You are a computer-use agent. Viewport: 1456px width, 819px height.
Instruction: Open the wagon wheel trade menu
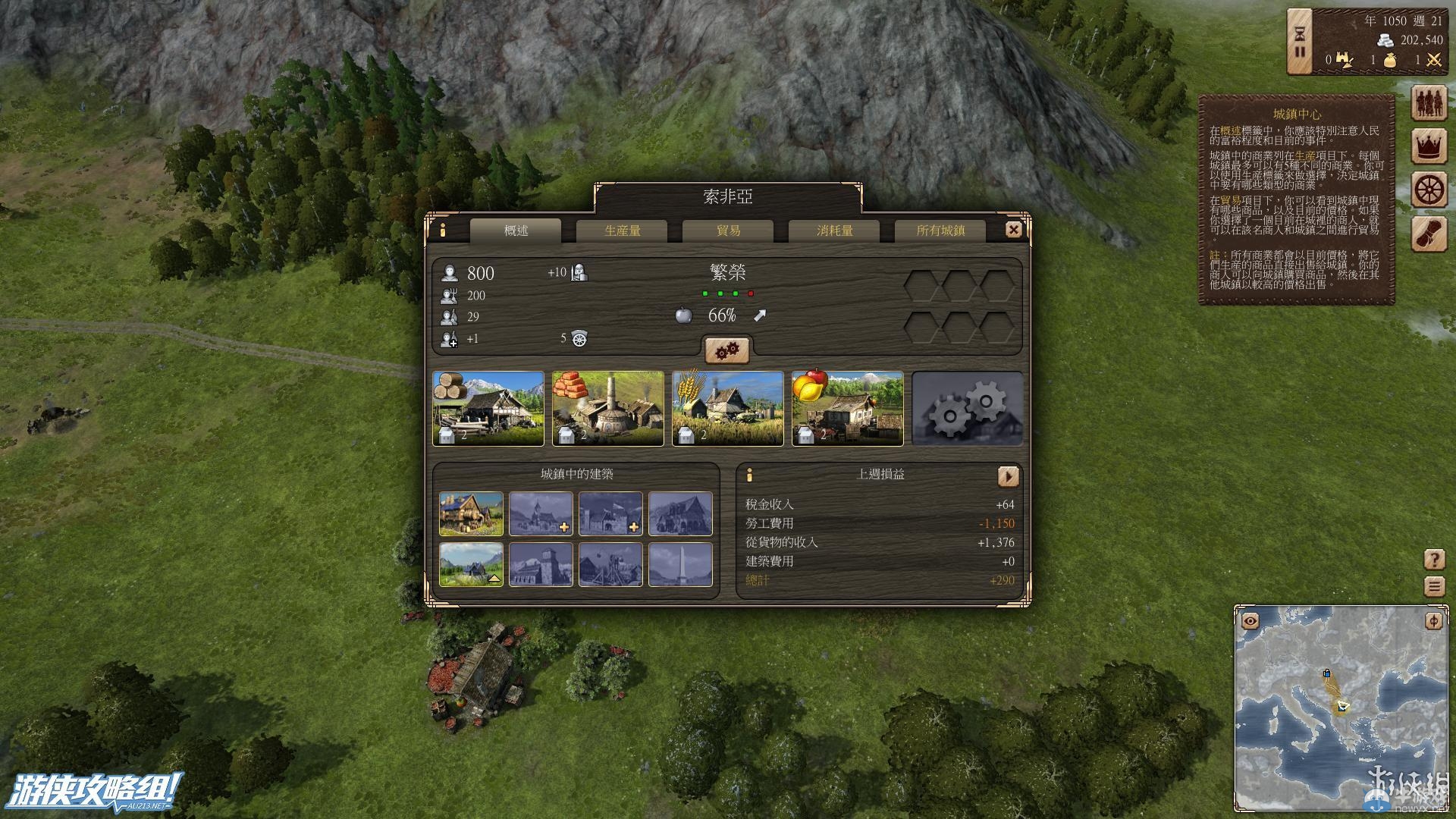1429,190
